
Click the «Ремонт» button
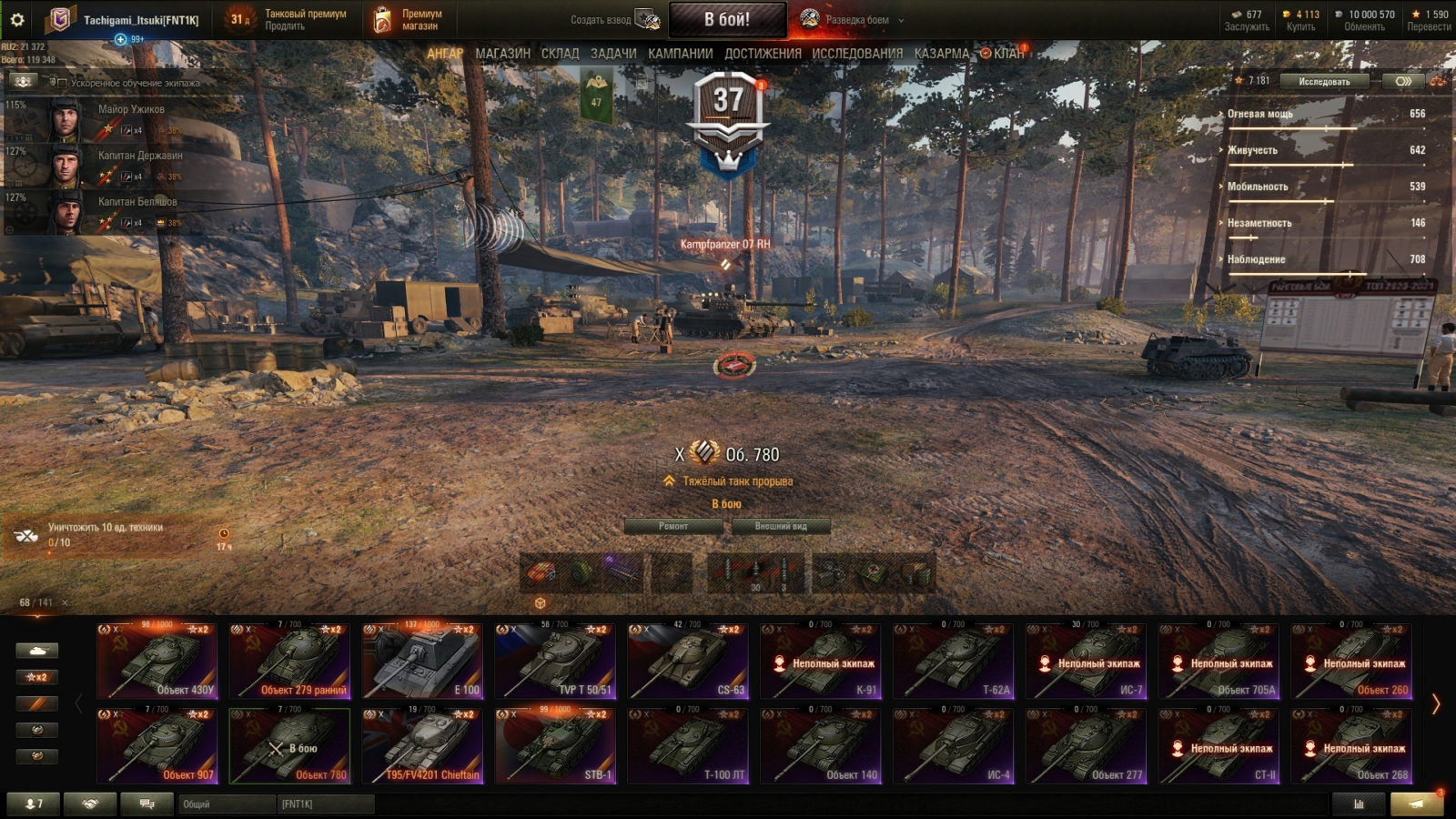tap(673, 526)
